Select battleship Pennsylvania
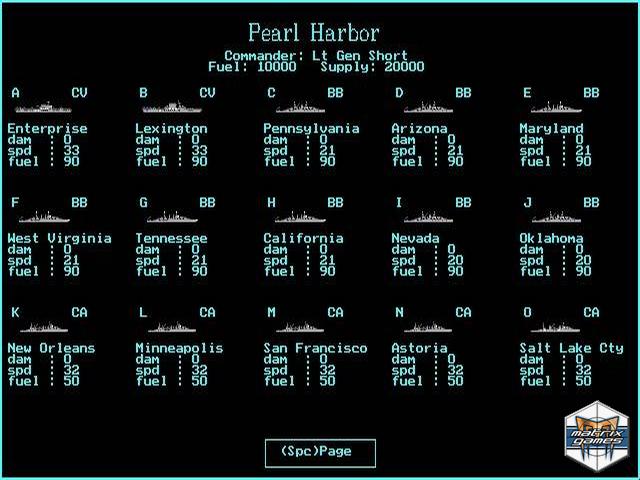Screen dimensions: 640x480 pyautogui.click(x=311, y=128)
